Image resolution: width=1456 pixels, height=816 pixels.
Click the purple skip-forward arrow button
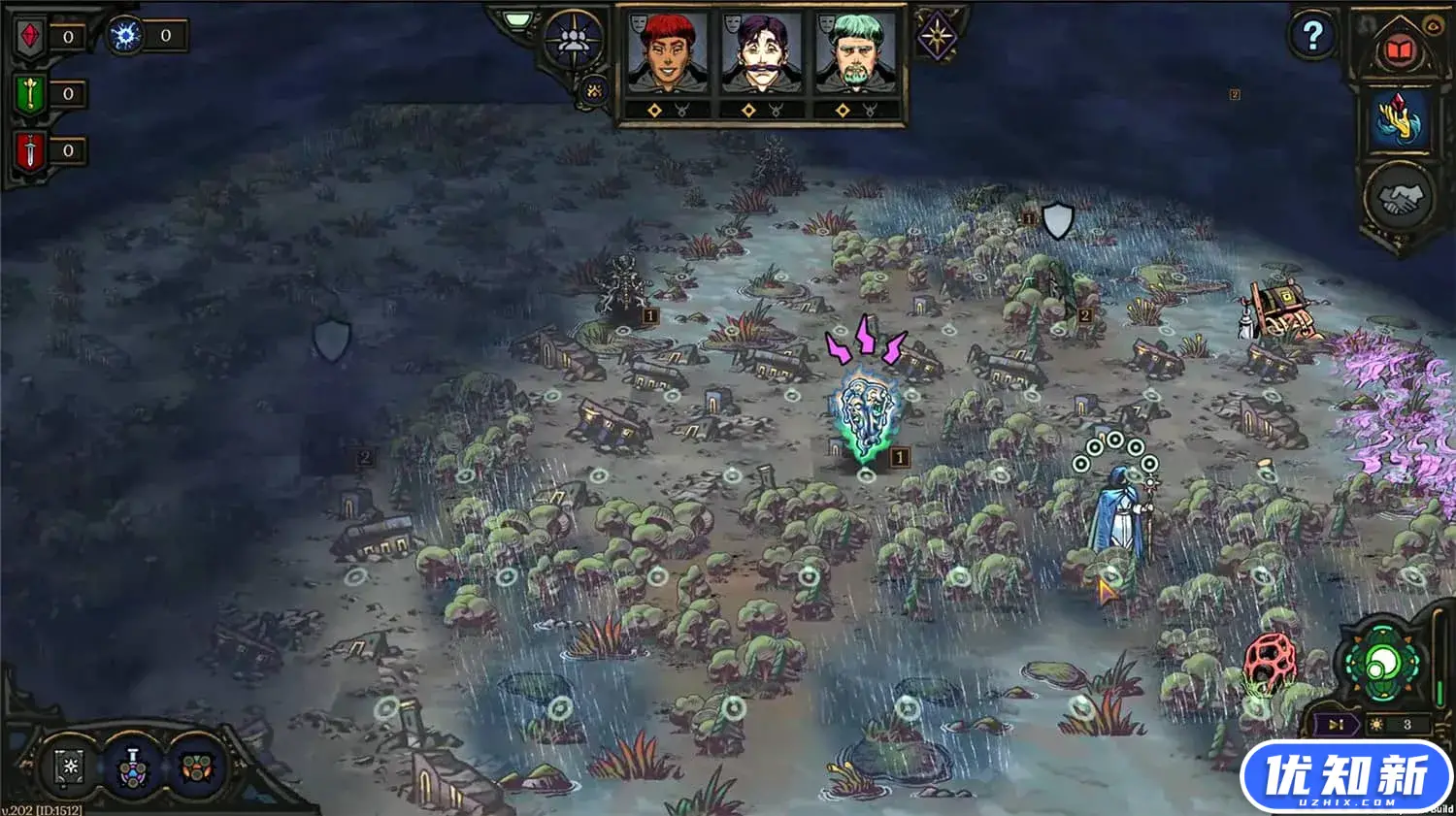click(1337, 725)
